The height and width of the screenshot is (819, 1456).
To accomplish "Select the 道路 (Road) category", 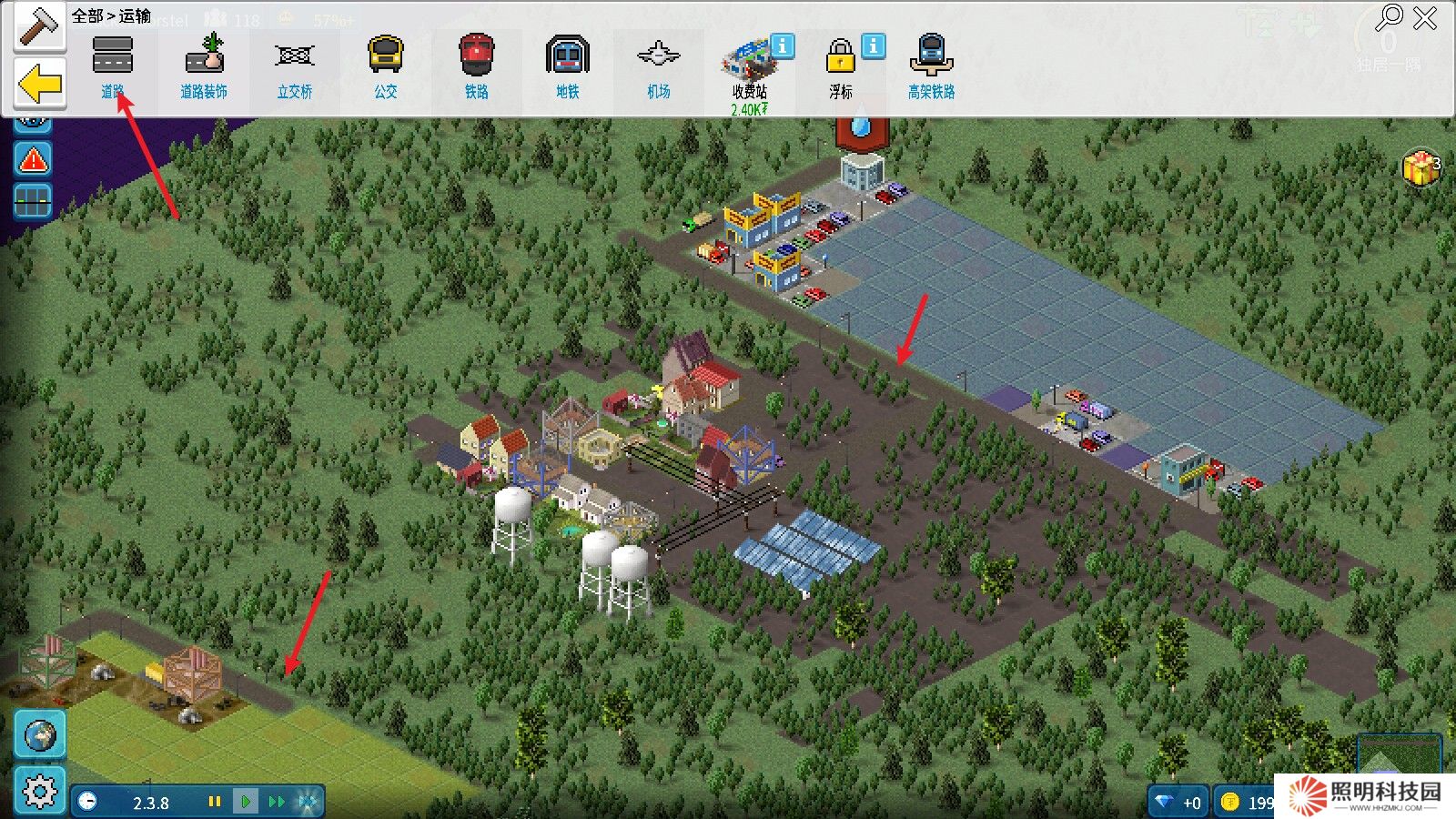I will 113,65.
